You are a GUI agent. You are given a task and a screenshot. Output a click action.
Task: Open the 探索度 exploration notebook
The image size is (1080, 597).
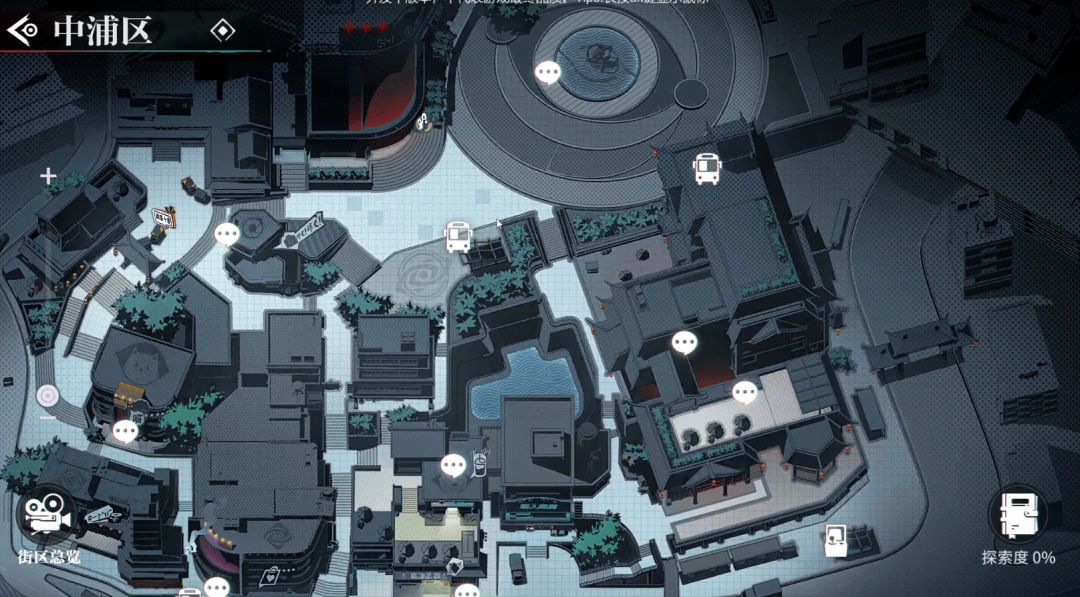(x=1018, y=515)
